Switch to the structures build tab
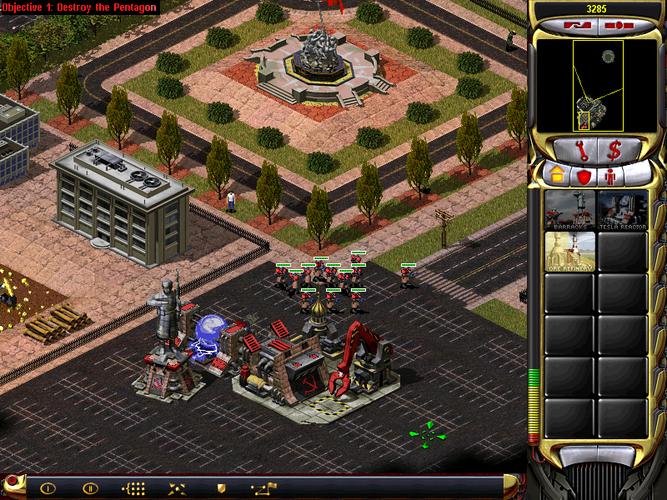This screenshot has width=667, height=500. (x=556, y=176)
